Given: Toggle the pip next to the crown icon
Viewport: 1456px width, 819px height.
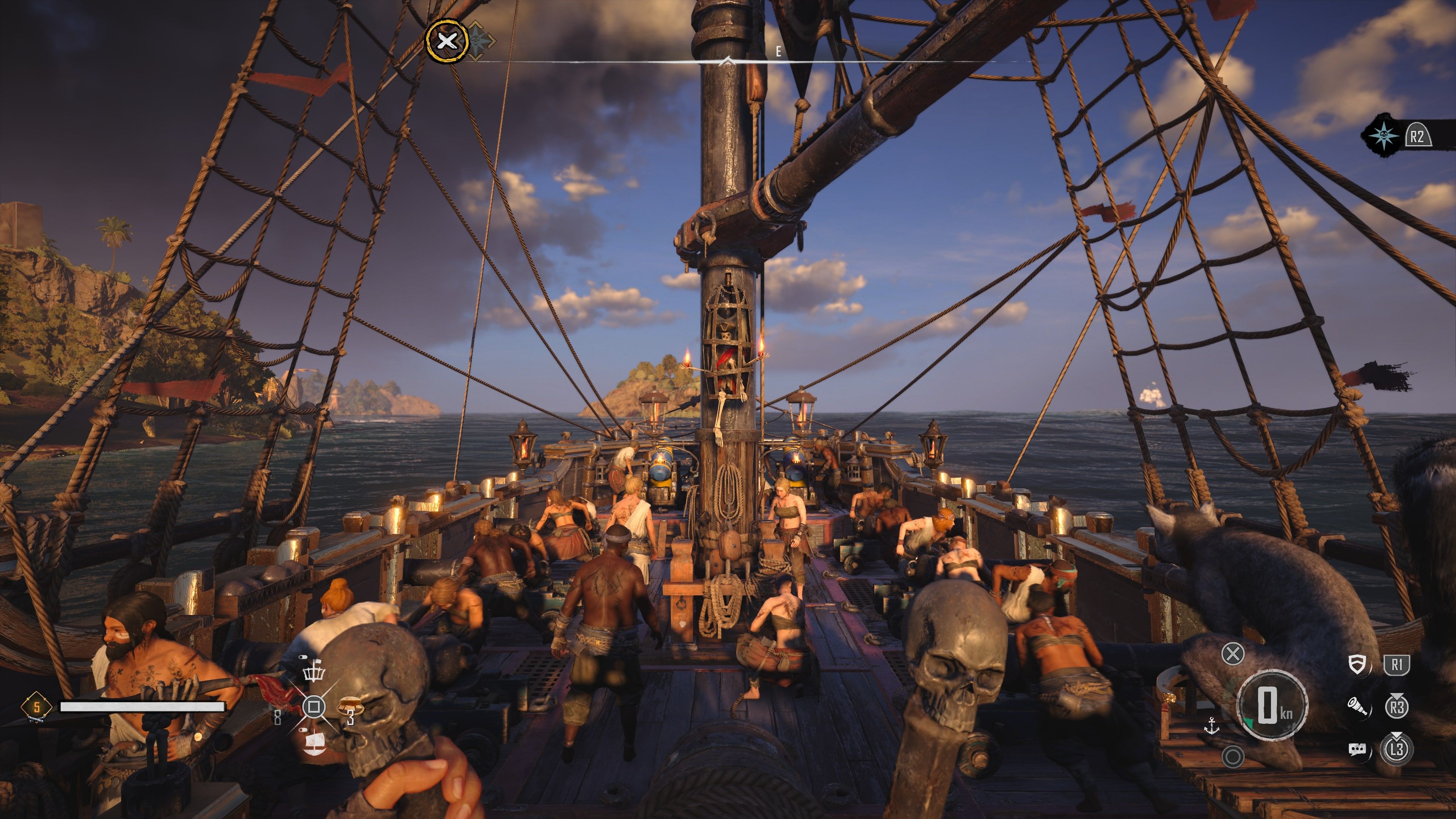Looking at the screenshot, I should pos(303,657).
